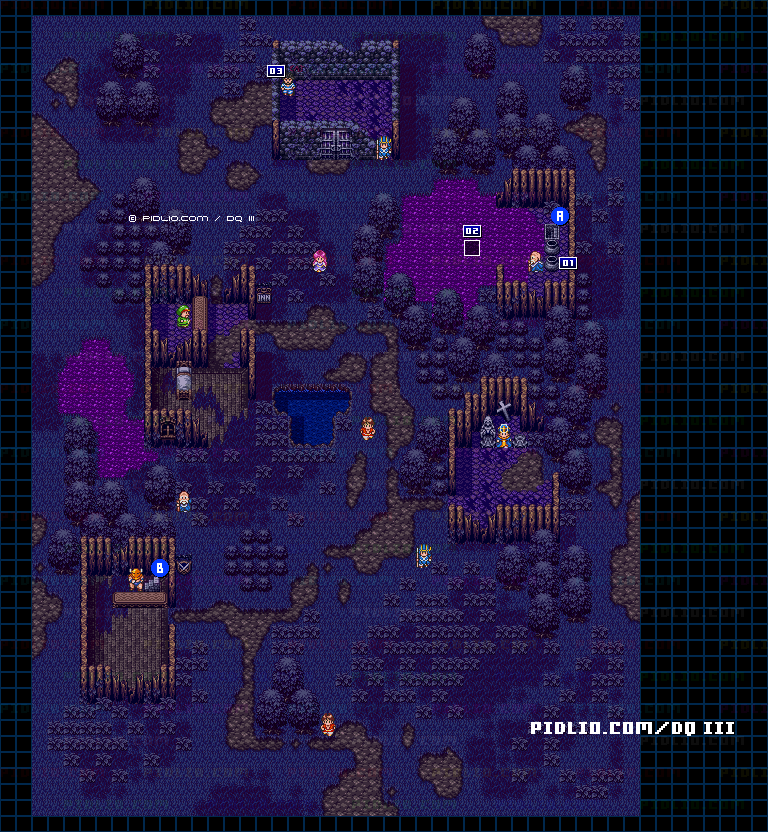Screen dimensions: 768x832
Task: Choose map marker 03
Action: coord(276,71)
